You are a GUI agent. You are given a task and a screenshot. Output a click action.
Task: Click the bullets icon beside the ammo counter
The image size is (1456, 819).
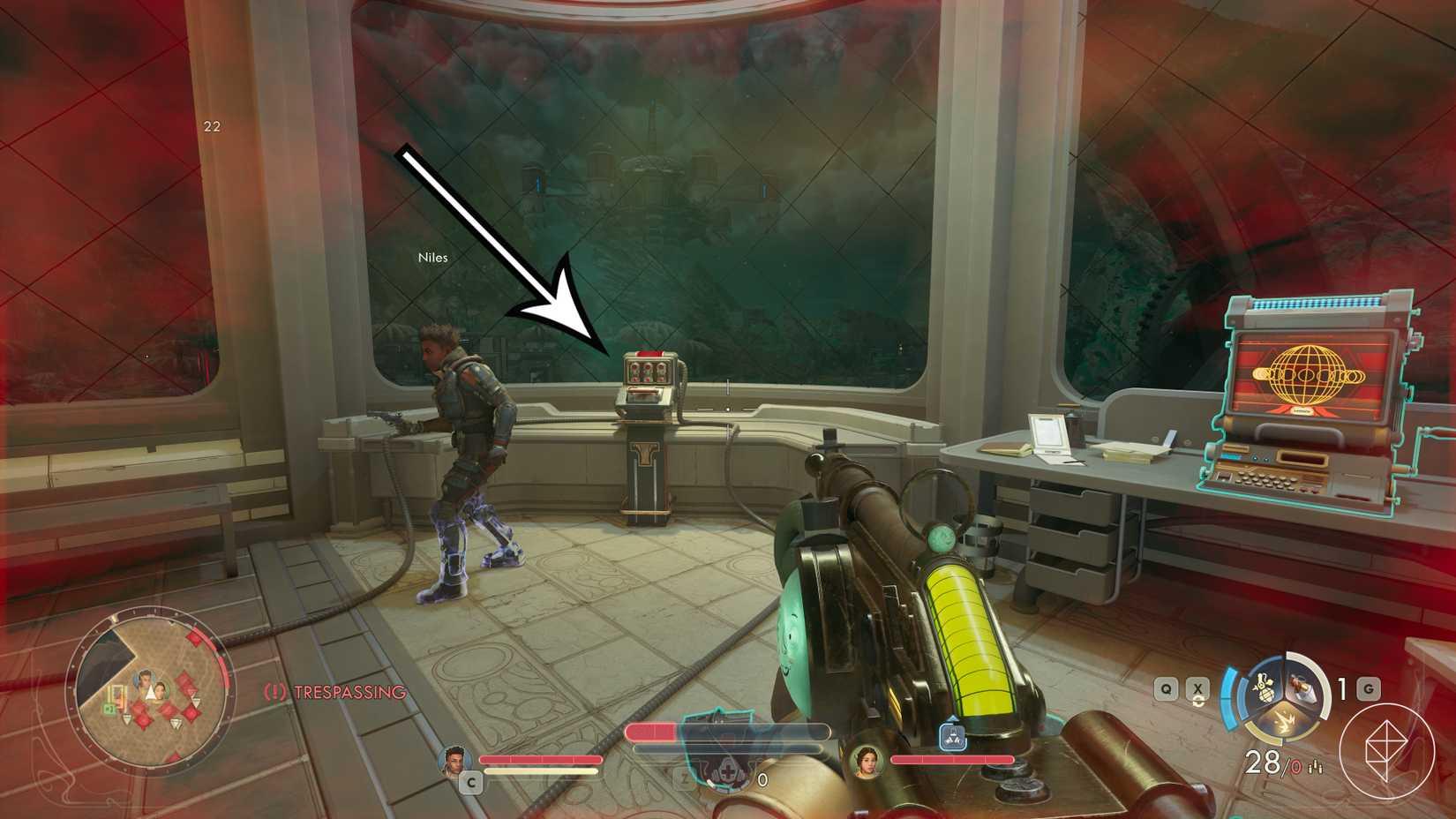click(1317, 767)
